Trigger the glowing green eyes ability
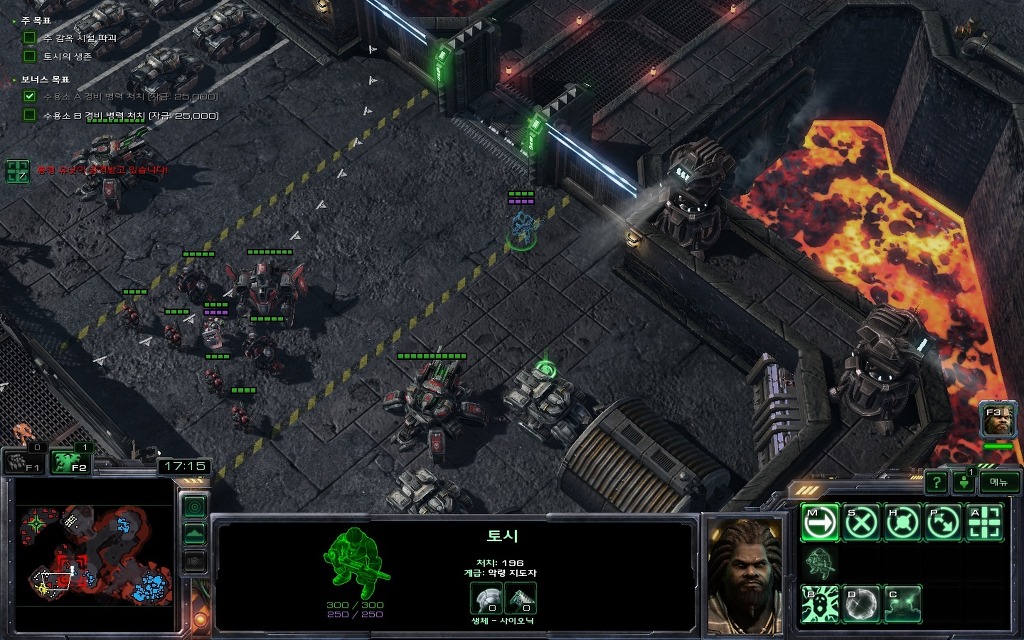The height and width of the screenshot is (640, 1024). point(902,605)
